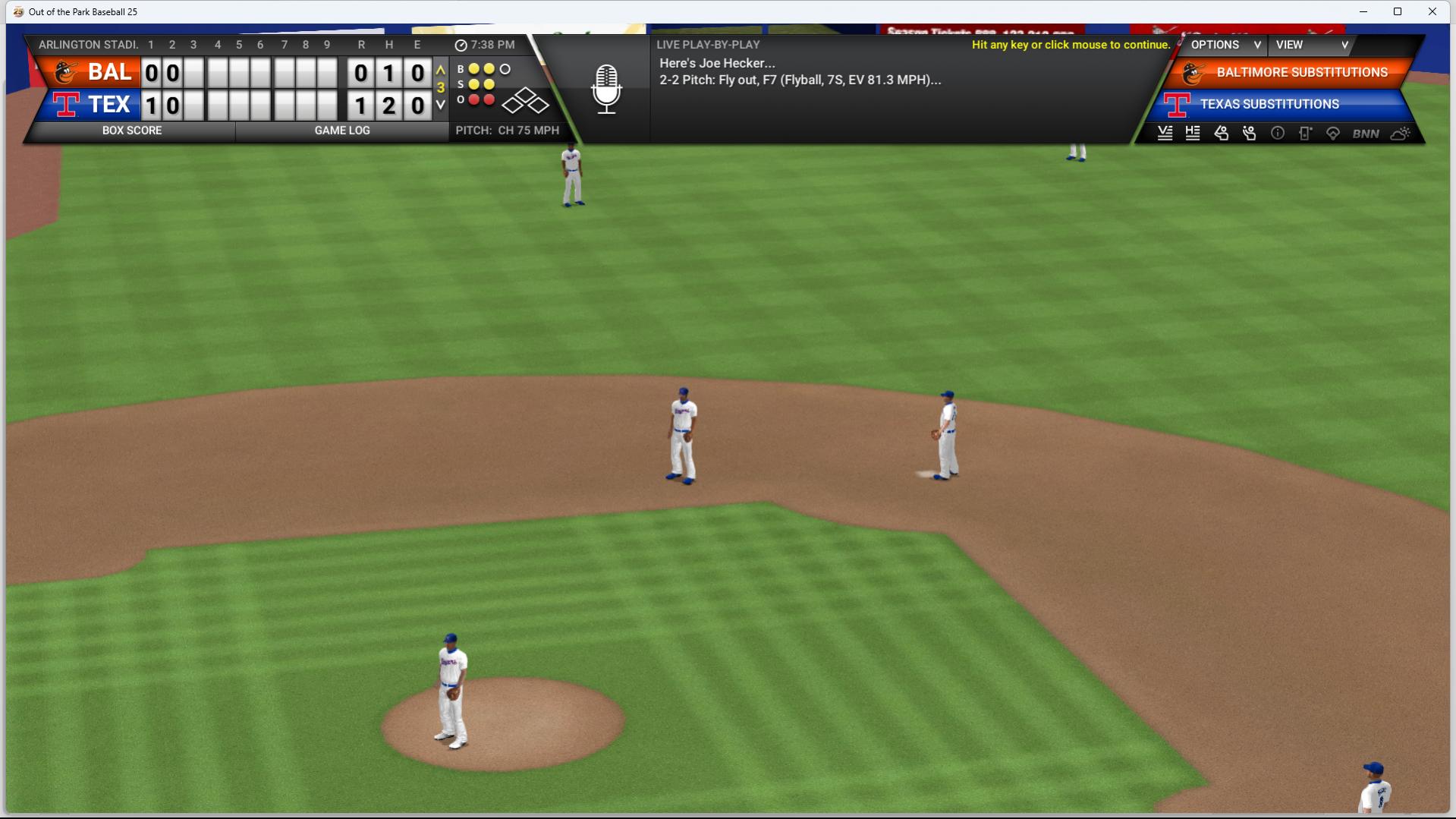Image resolution: width=1456 pixels, height=819 pixels.
Task: Open the Box Score
Action: pyautogui.click(x=132, y=131)
